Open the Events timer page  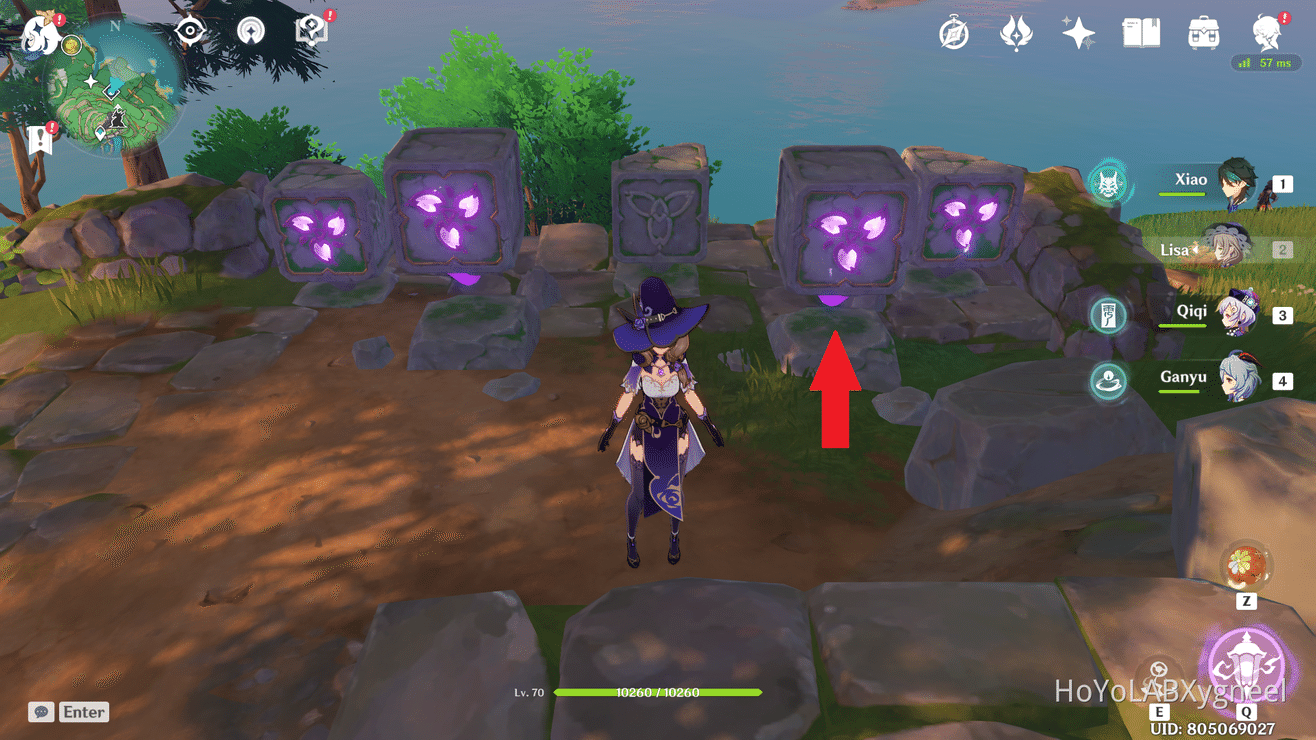pos(953,33)
